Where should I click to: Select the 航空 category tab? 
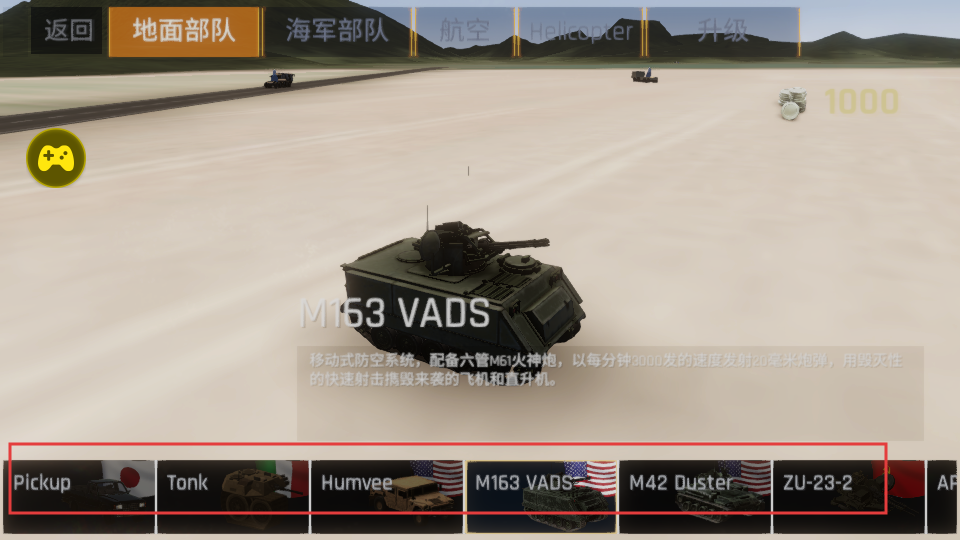465,31
